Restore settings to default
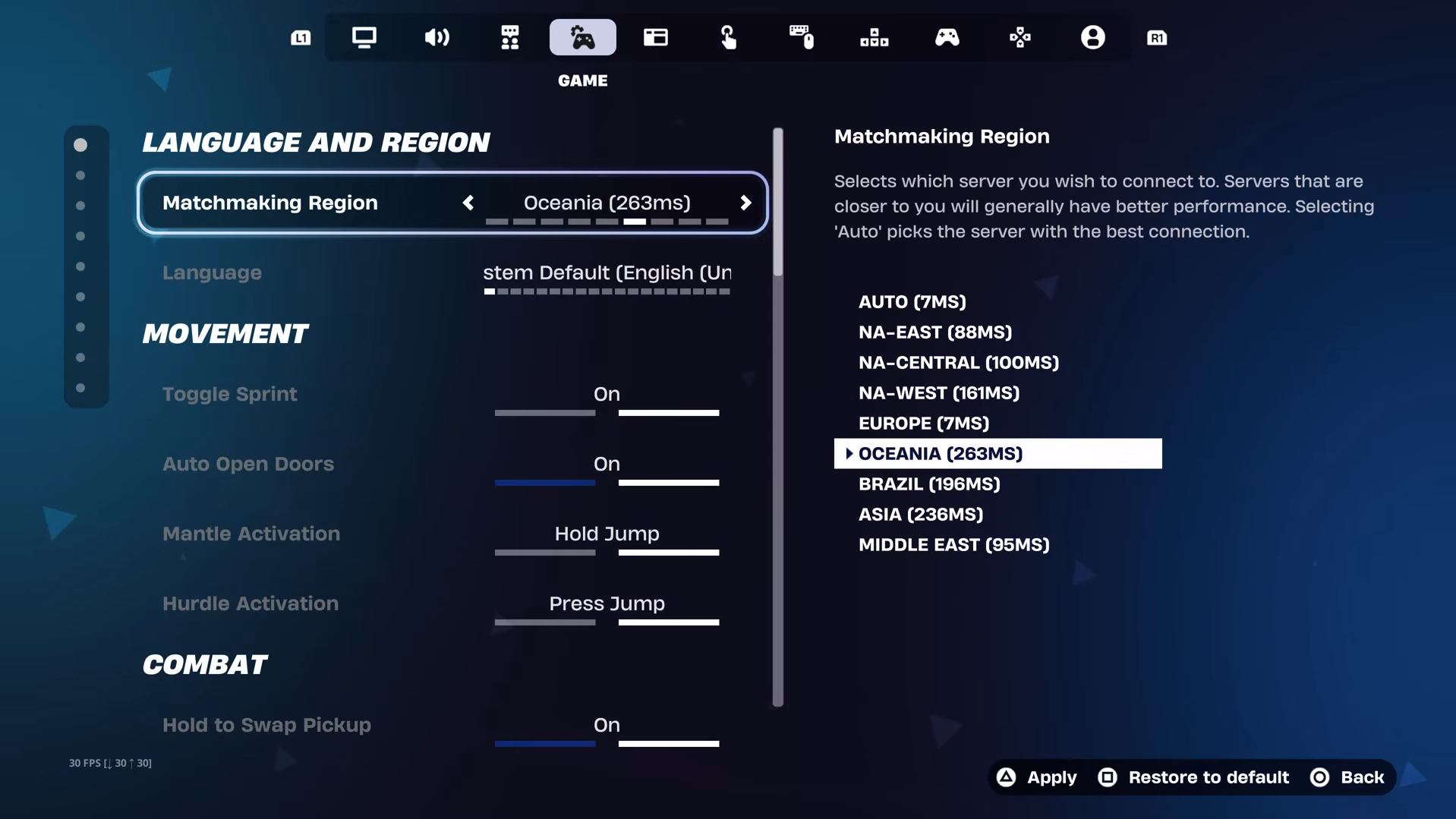The height and width of the screenshot is (819, 1456). (1193, 777)
